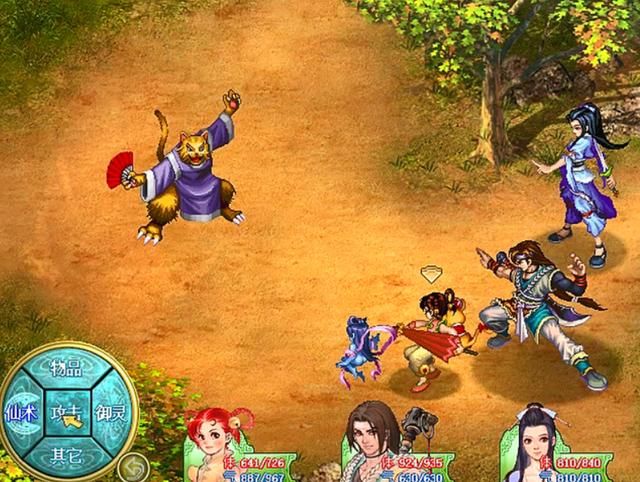Open the 御灵 (Spirit) command

coord(111,412)
